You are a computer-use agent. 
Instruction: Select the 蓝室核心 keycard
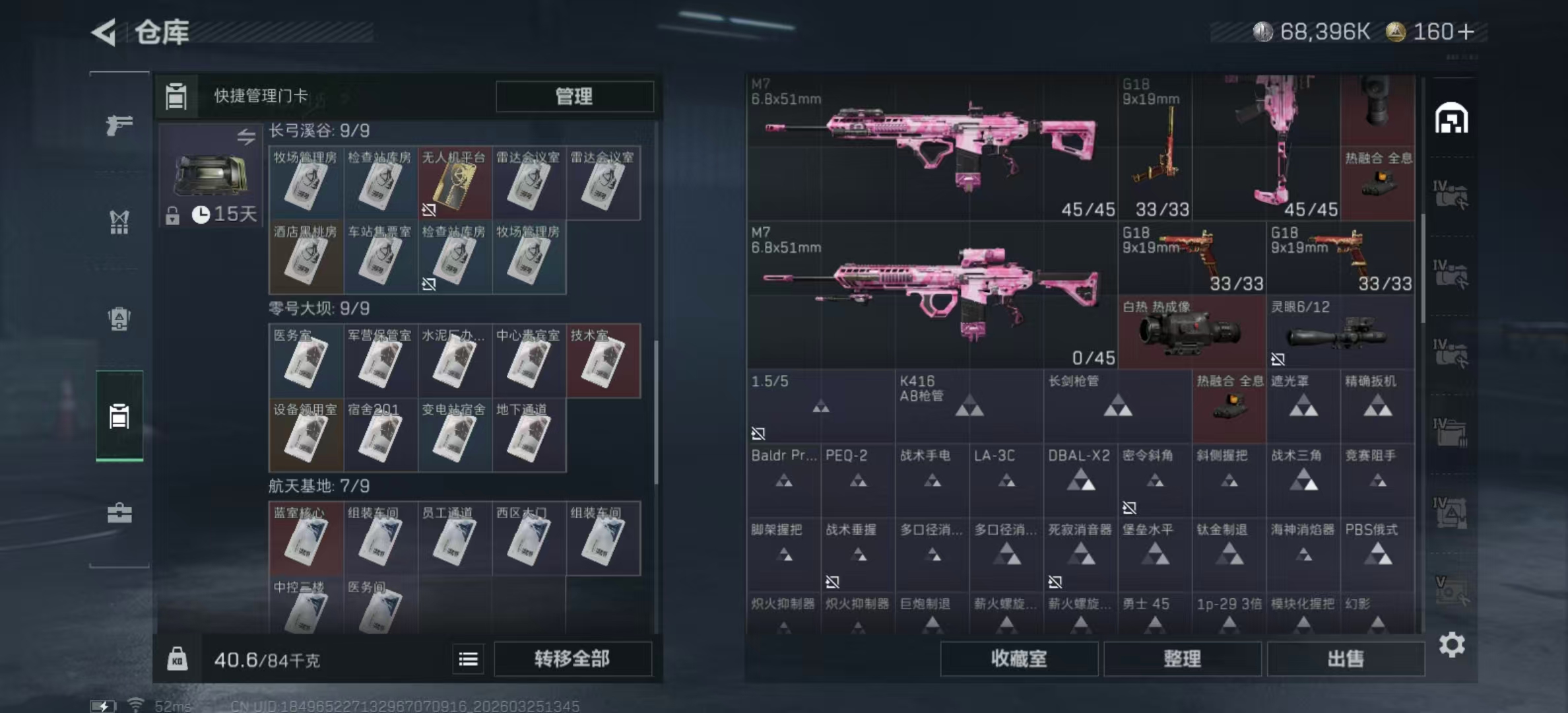tap(306, 539)
